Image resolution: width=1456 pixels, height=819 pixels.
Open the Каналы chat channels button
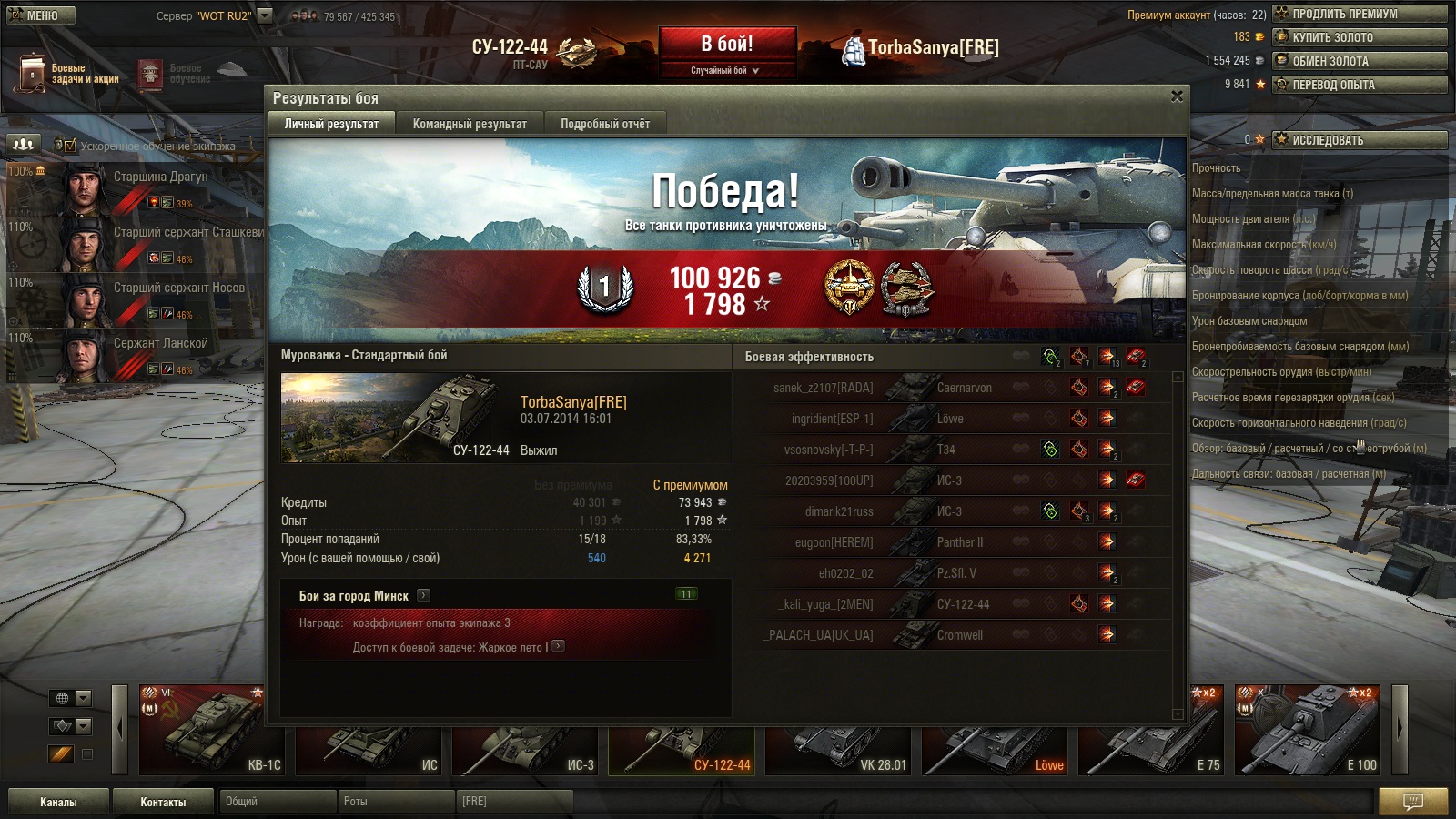[x=58, y=802]
